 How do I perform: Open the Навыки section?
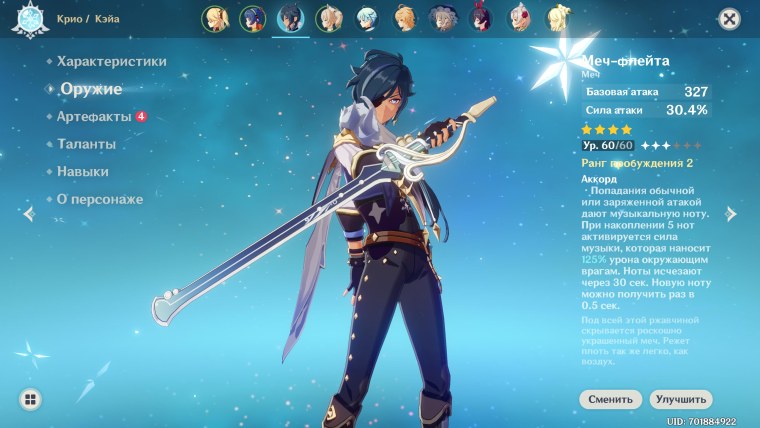tap(83, 172)
